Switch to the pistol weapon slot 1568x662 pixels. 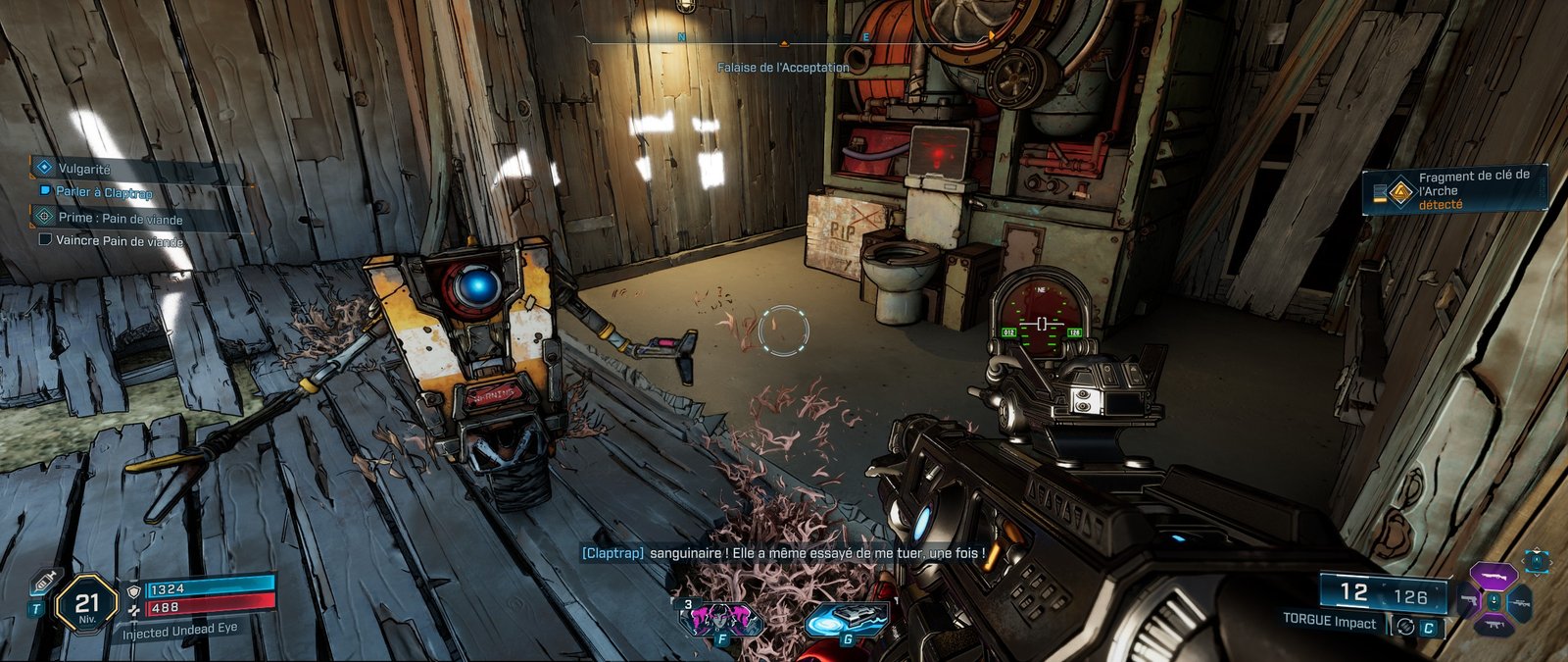click(1467, 600)
